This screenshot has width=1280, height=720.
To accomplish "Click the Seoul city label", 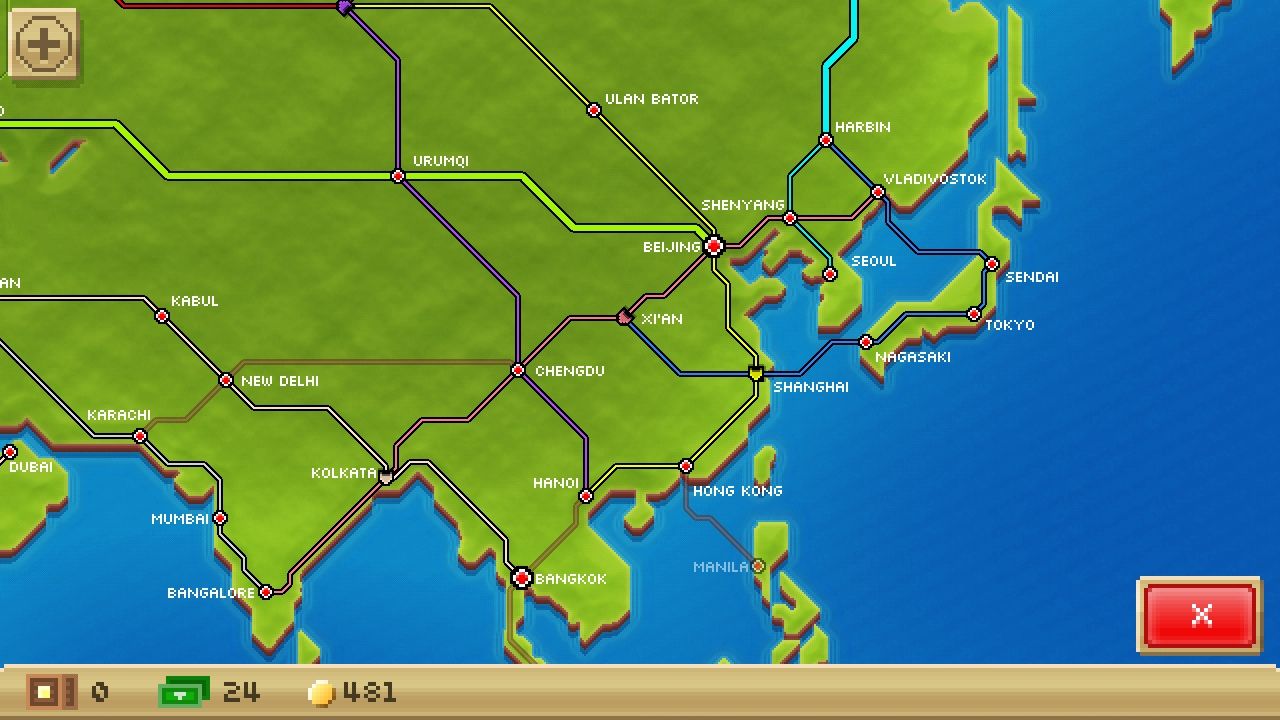I will (872, 260).
